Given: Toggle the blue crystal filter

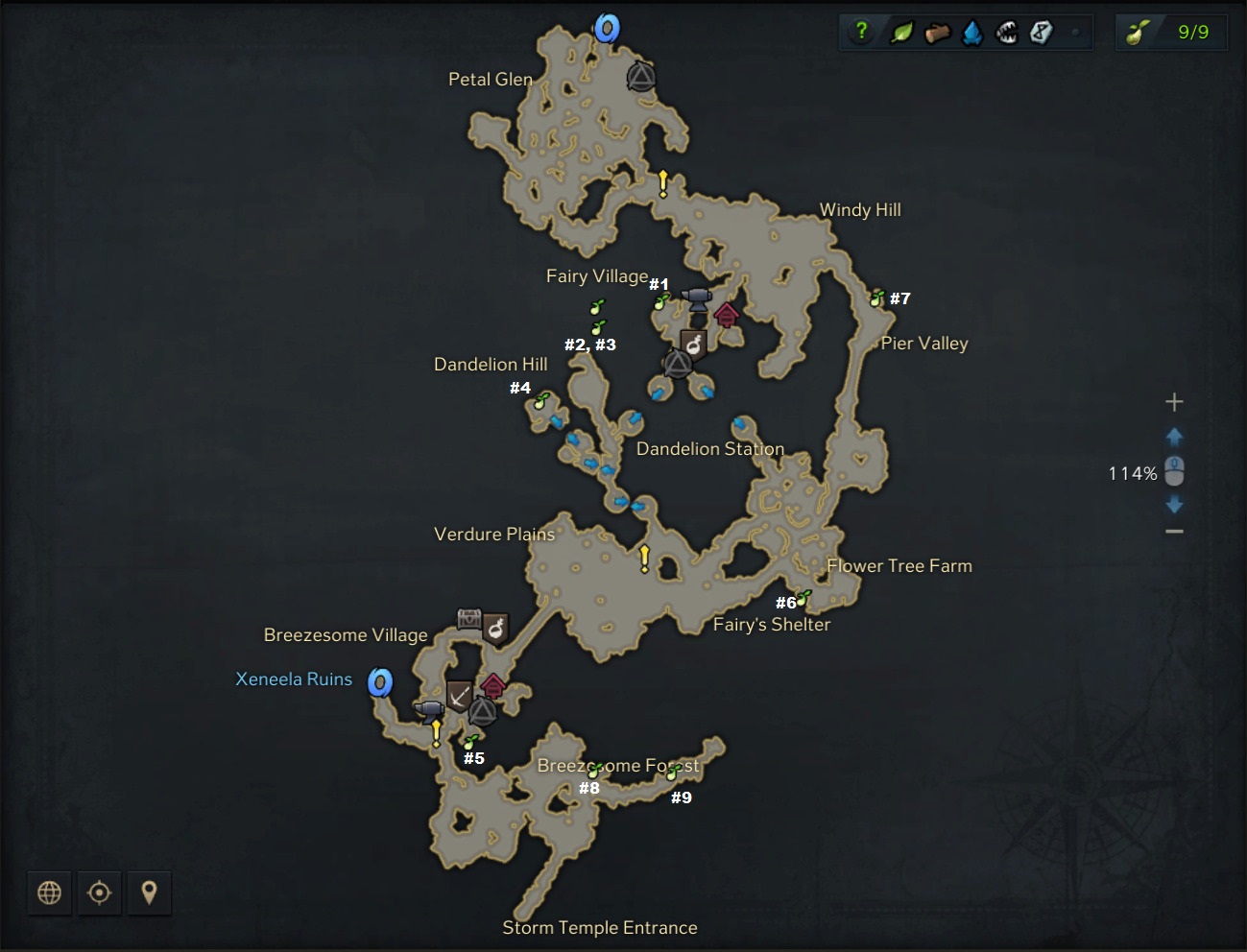Looking at the screenshot, I should tap(972, 34).
